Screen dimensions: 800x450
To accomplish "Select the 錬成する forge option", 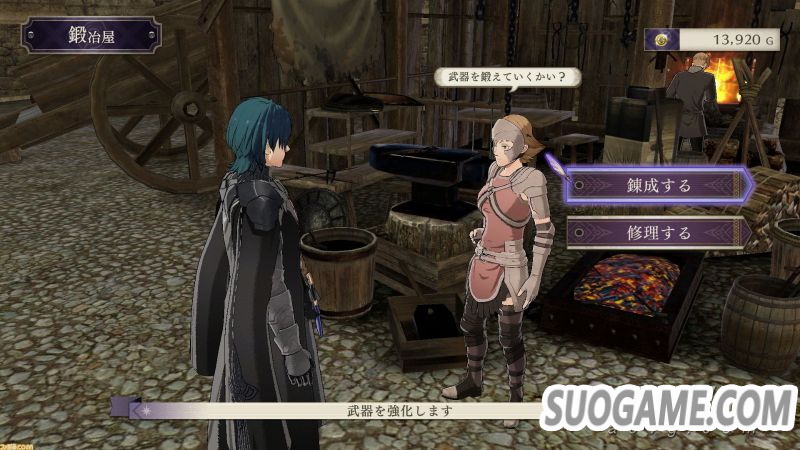I will click(x=657, y=185).
